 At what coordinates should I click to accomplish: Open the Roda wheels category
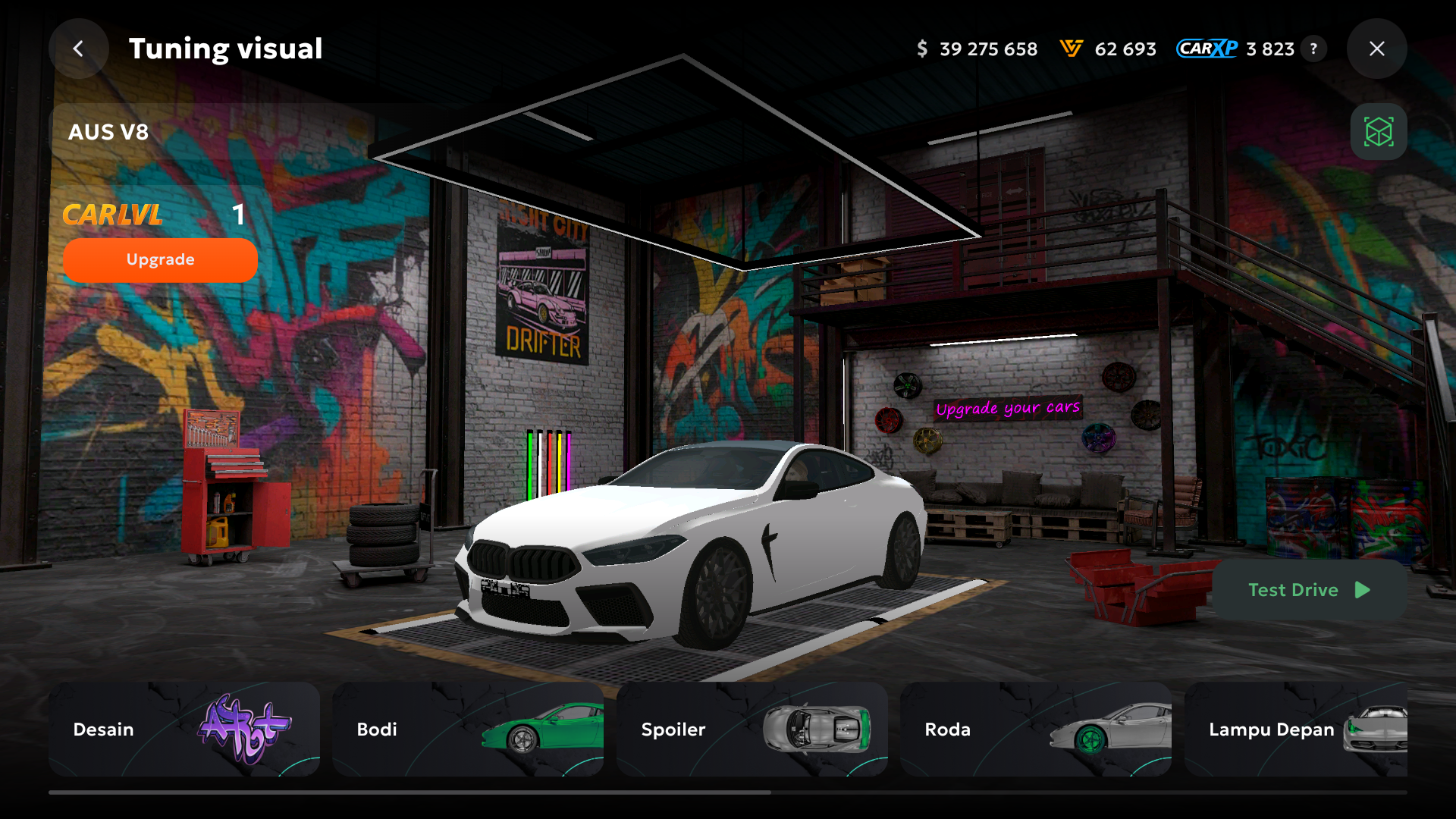tap(1035, 729)
